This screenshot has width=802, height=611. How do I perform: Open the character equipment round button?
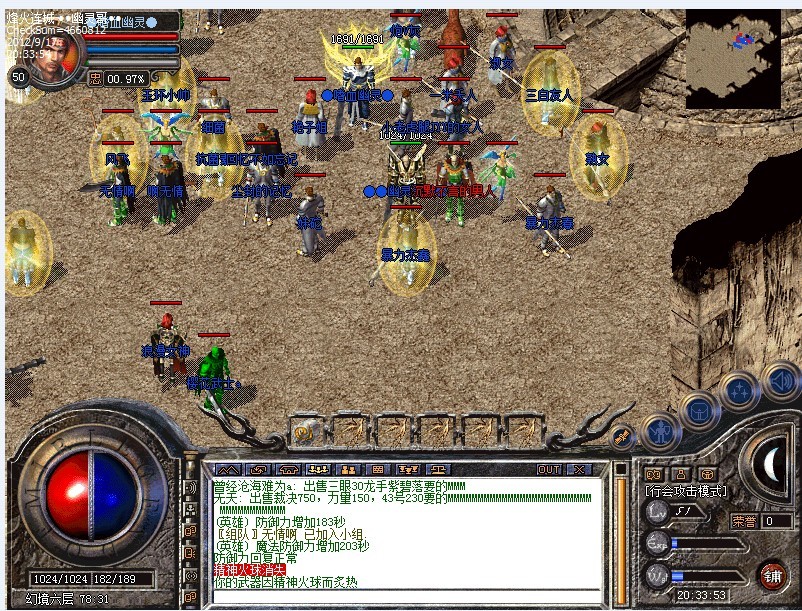660,432
